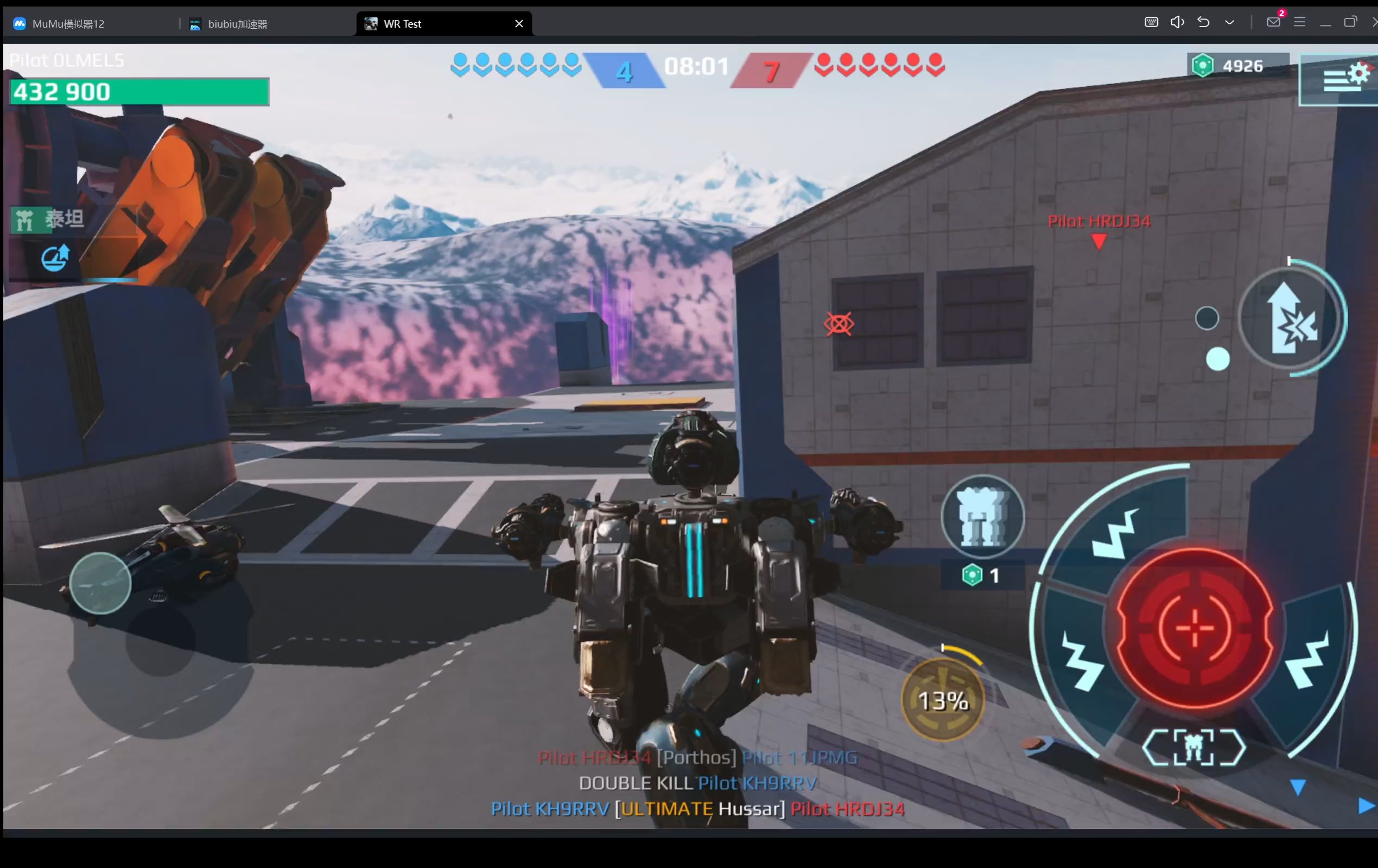Viewport: 1378px width, 868px height.
Task: Close the WR Test tab
Action: coord(519,23)
